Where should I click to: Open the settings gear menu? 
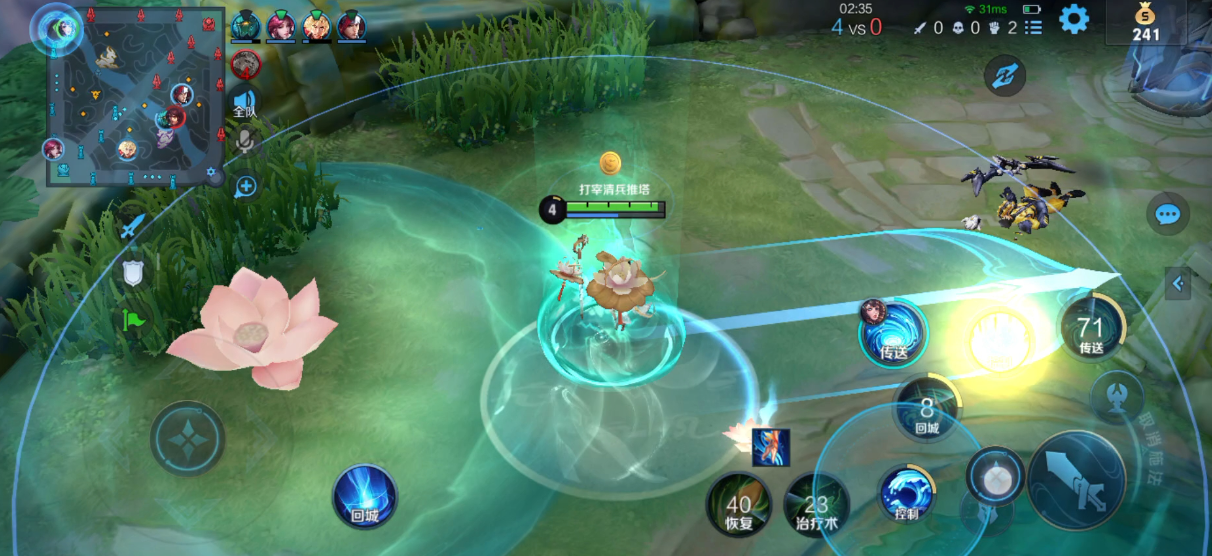click(x=1073, y=19)
